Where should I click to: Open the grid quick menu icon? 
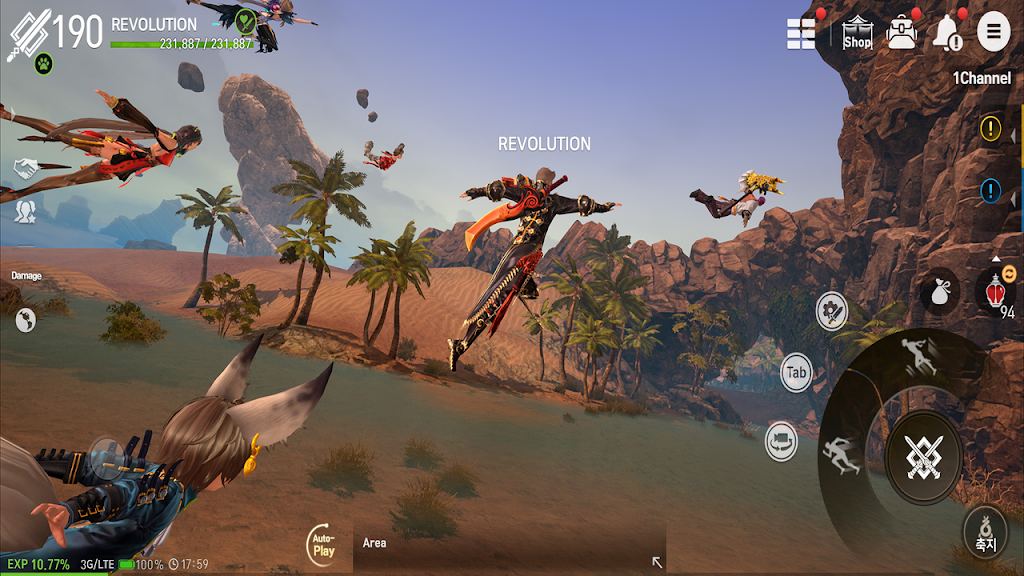coord(802,33)
